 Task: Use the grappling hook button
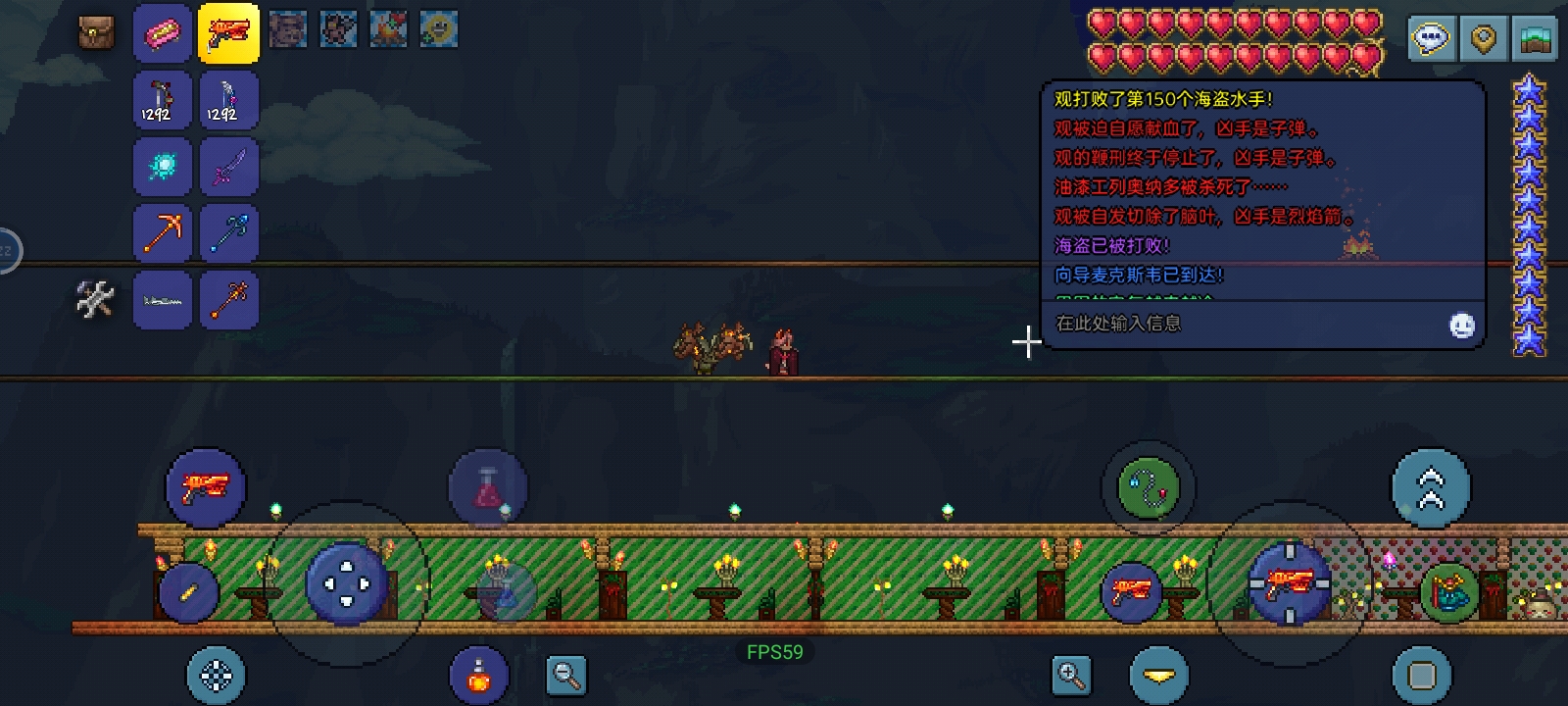click(x=1149, y=486)
